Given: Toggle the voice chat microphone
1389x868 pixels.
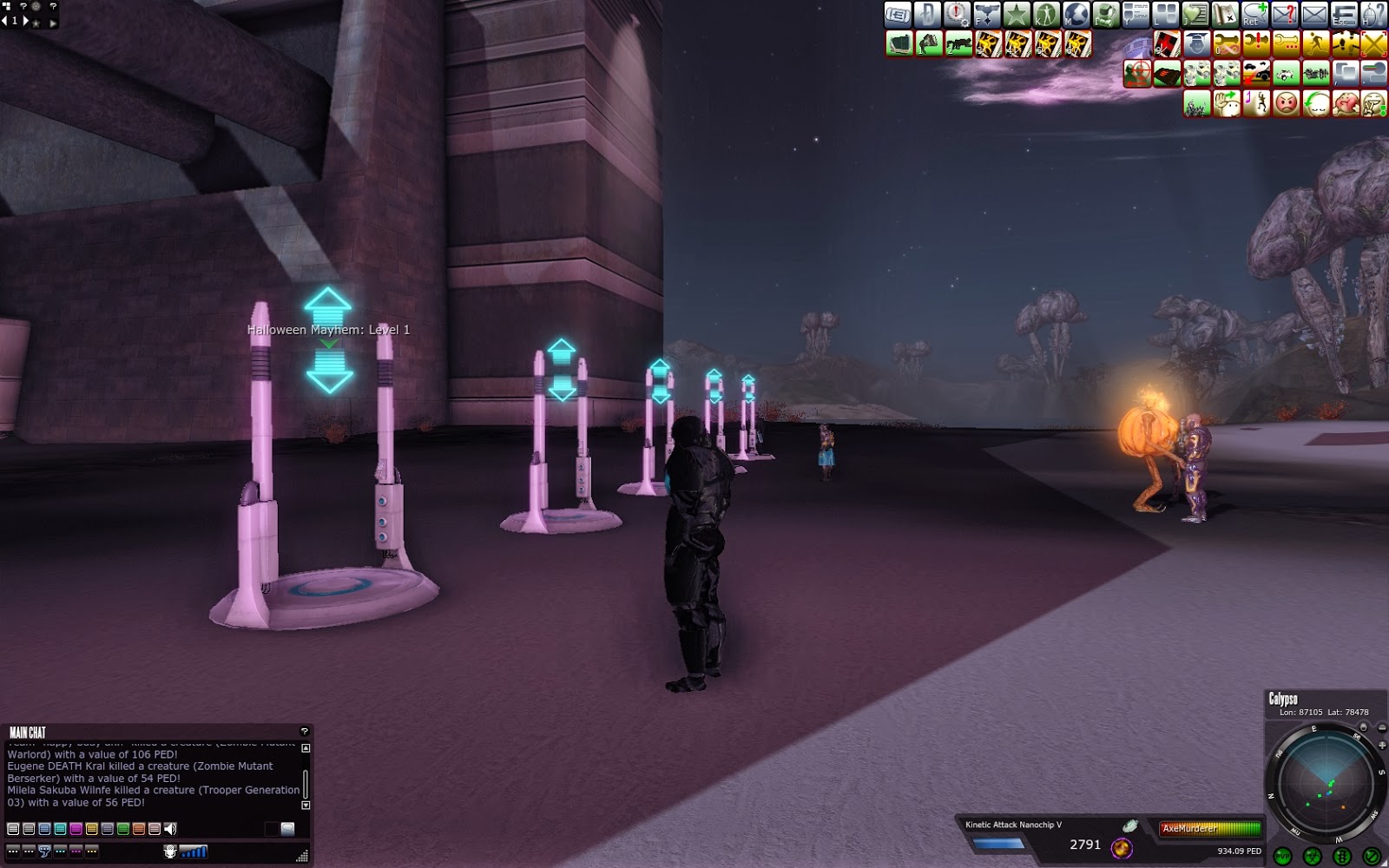Looking at the screenshot, I should click(x=170, y=852).
